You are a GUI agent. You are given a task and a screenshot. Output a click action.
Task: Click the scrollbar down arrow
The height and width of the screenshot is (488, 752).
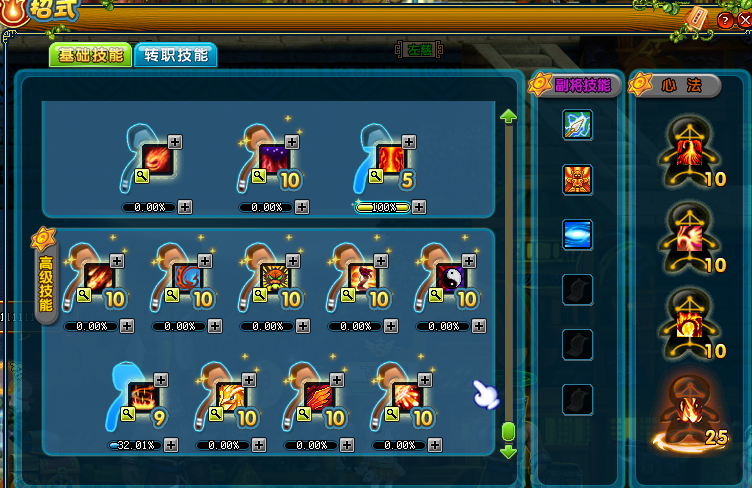point(508,452)
